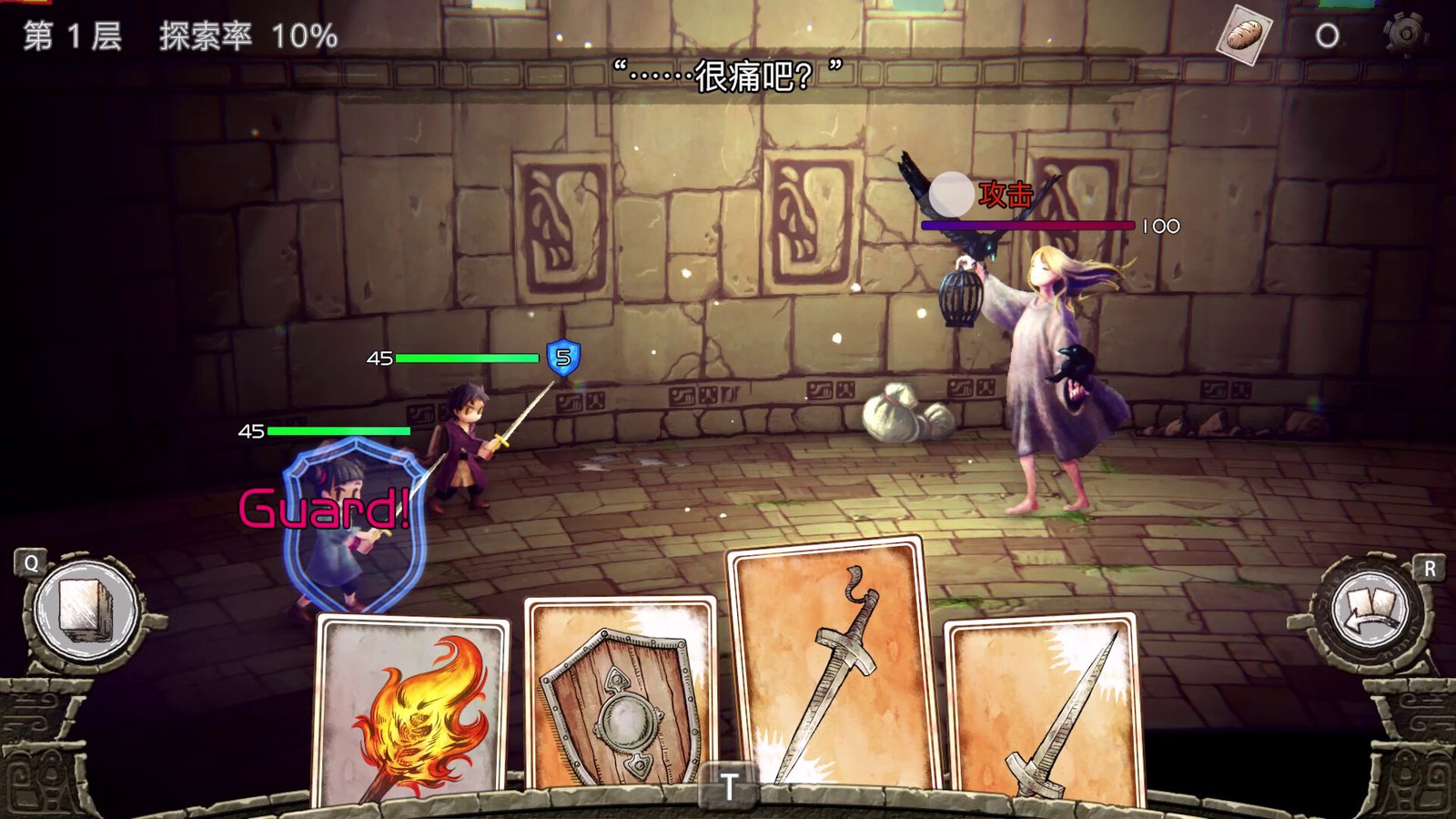
Task: Select the girl holding the birdcage
Action: 1056,364
